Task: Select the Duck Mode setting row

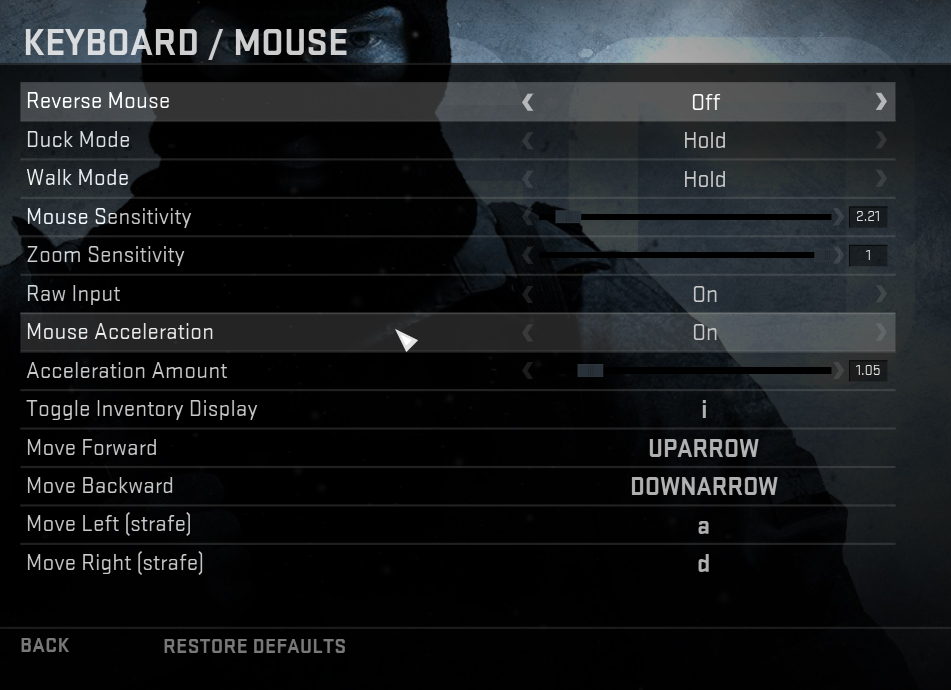Action: 457,140
